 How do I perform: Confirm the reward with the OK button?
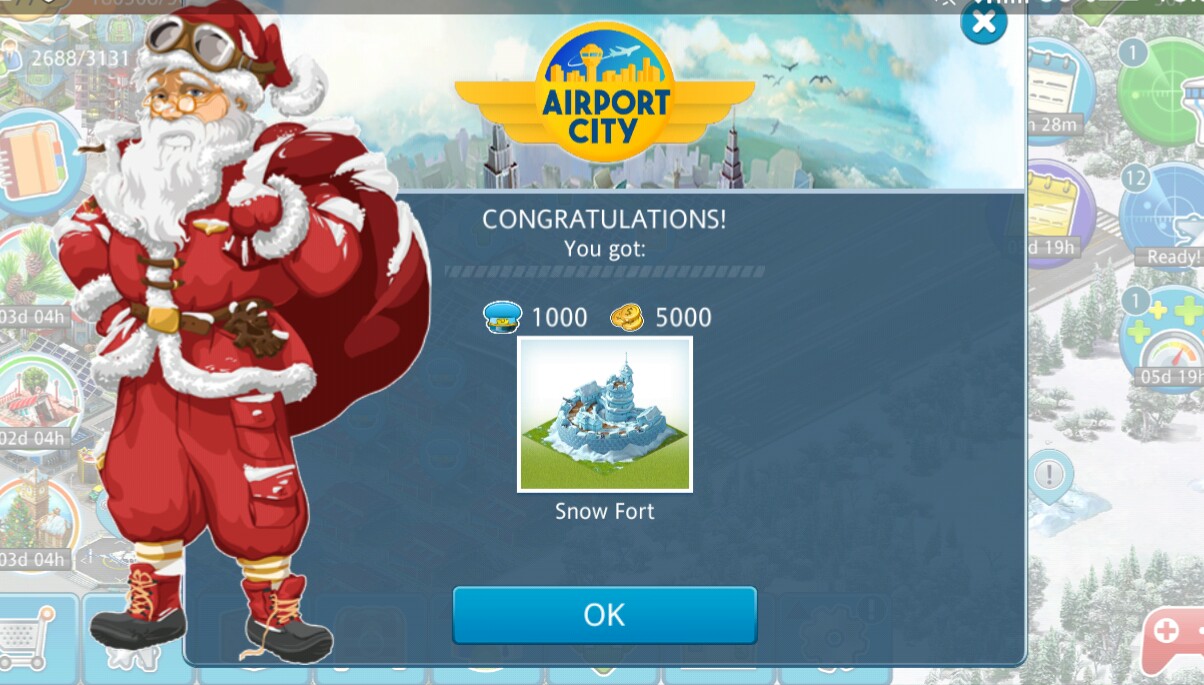point(604,614)
